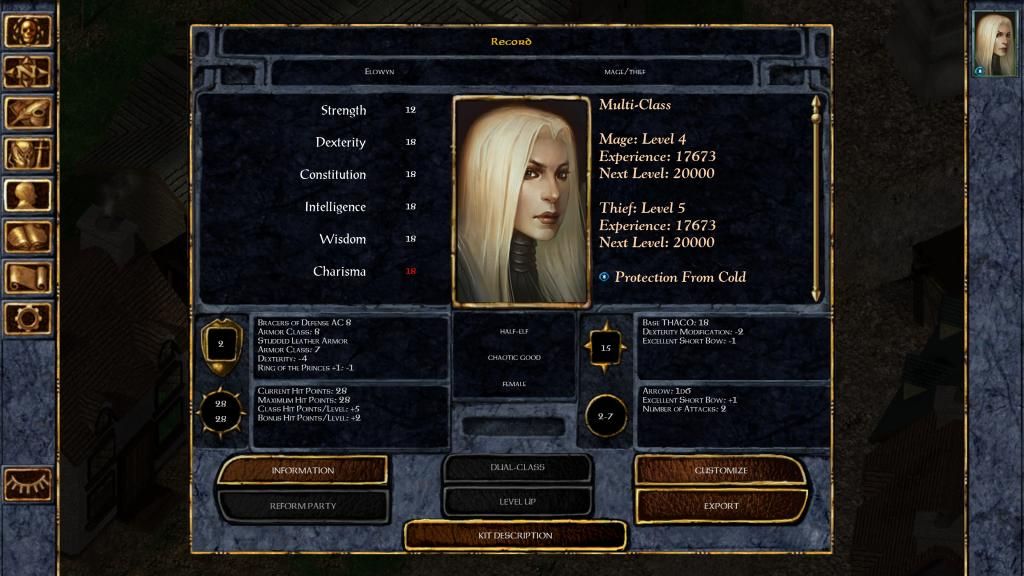The width and height of the screenshot is (1024, 576).
Task: Show the Kit Description
Action: point(515,535)
